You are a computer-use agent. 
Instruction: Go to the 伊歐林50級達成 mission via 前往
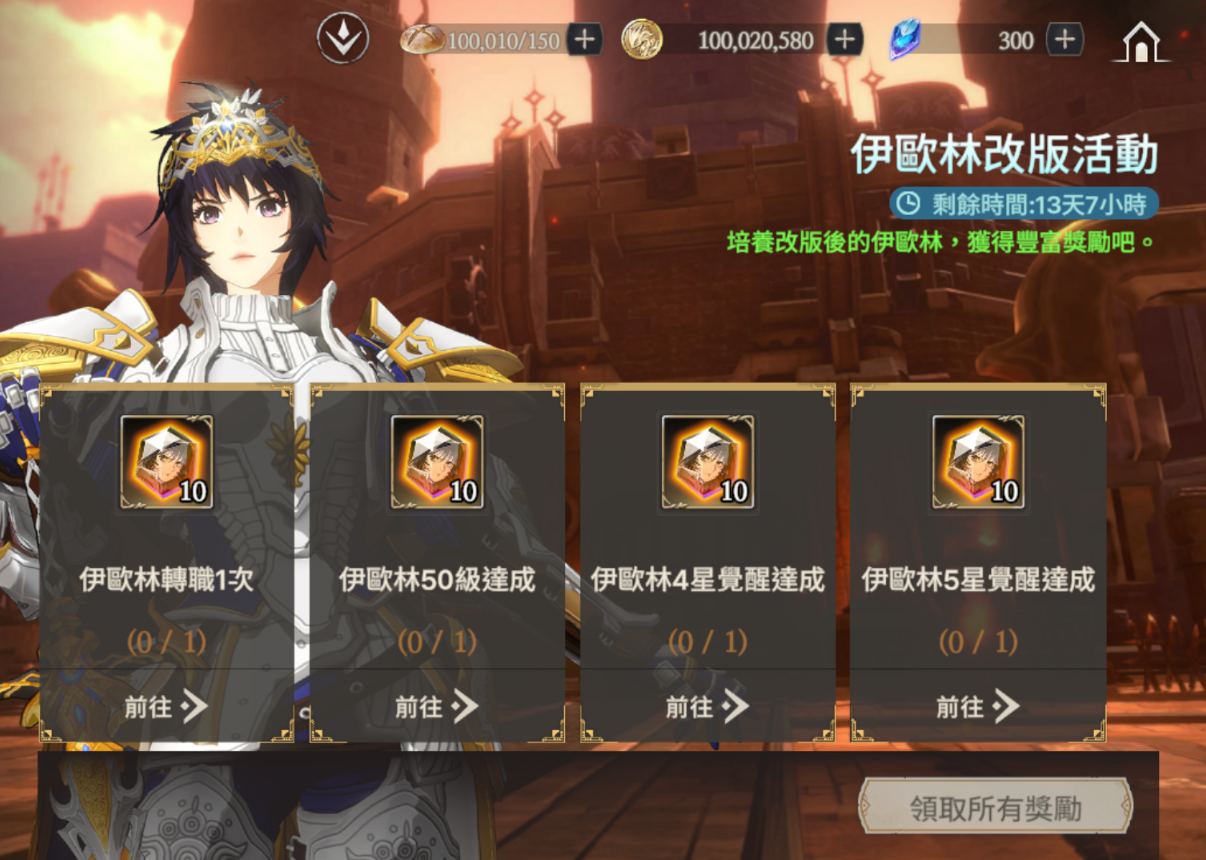(437, 707)
